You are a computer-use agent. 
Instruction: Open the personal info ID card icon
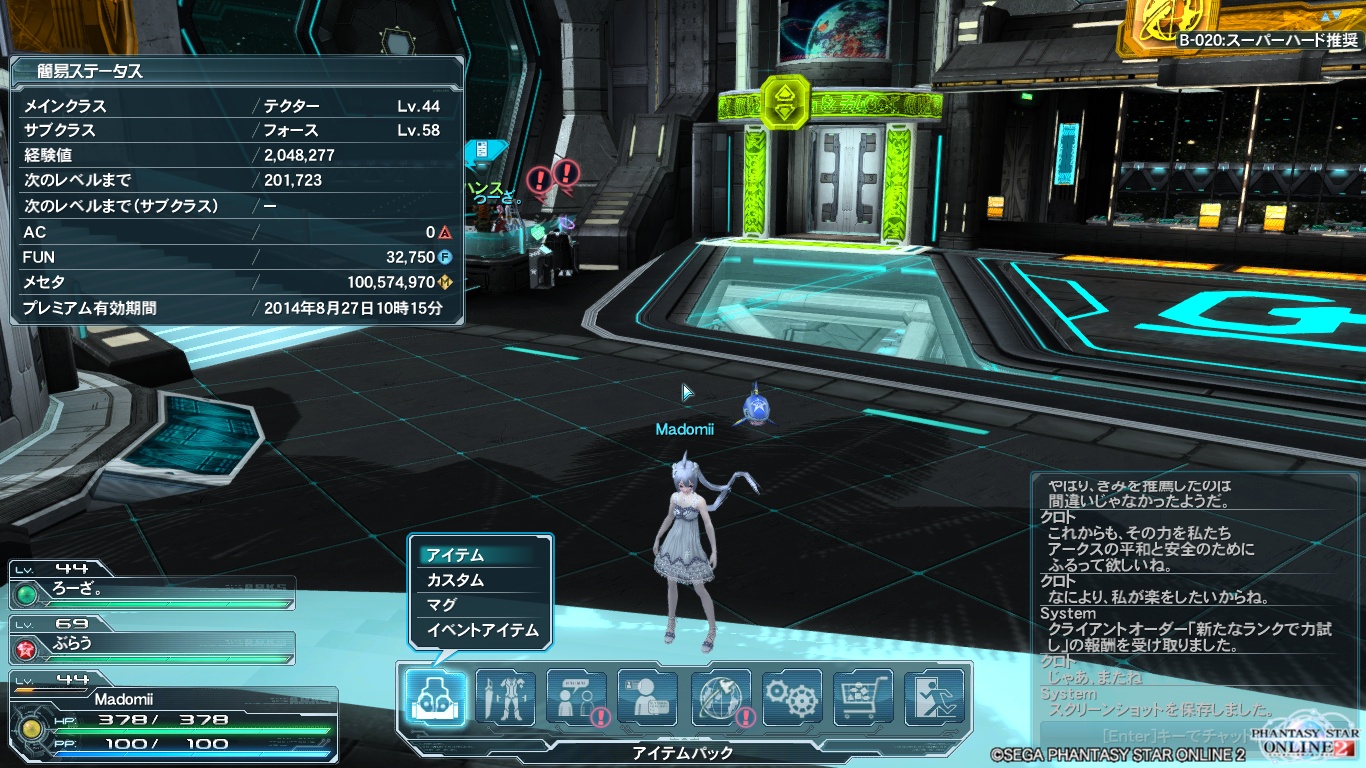[648, 697]
